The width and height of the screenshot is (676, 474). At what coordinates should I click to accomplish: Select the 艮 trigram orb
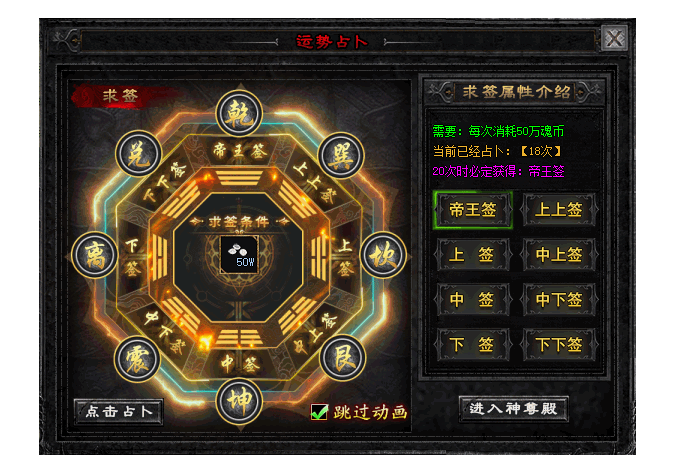(339, 357)
